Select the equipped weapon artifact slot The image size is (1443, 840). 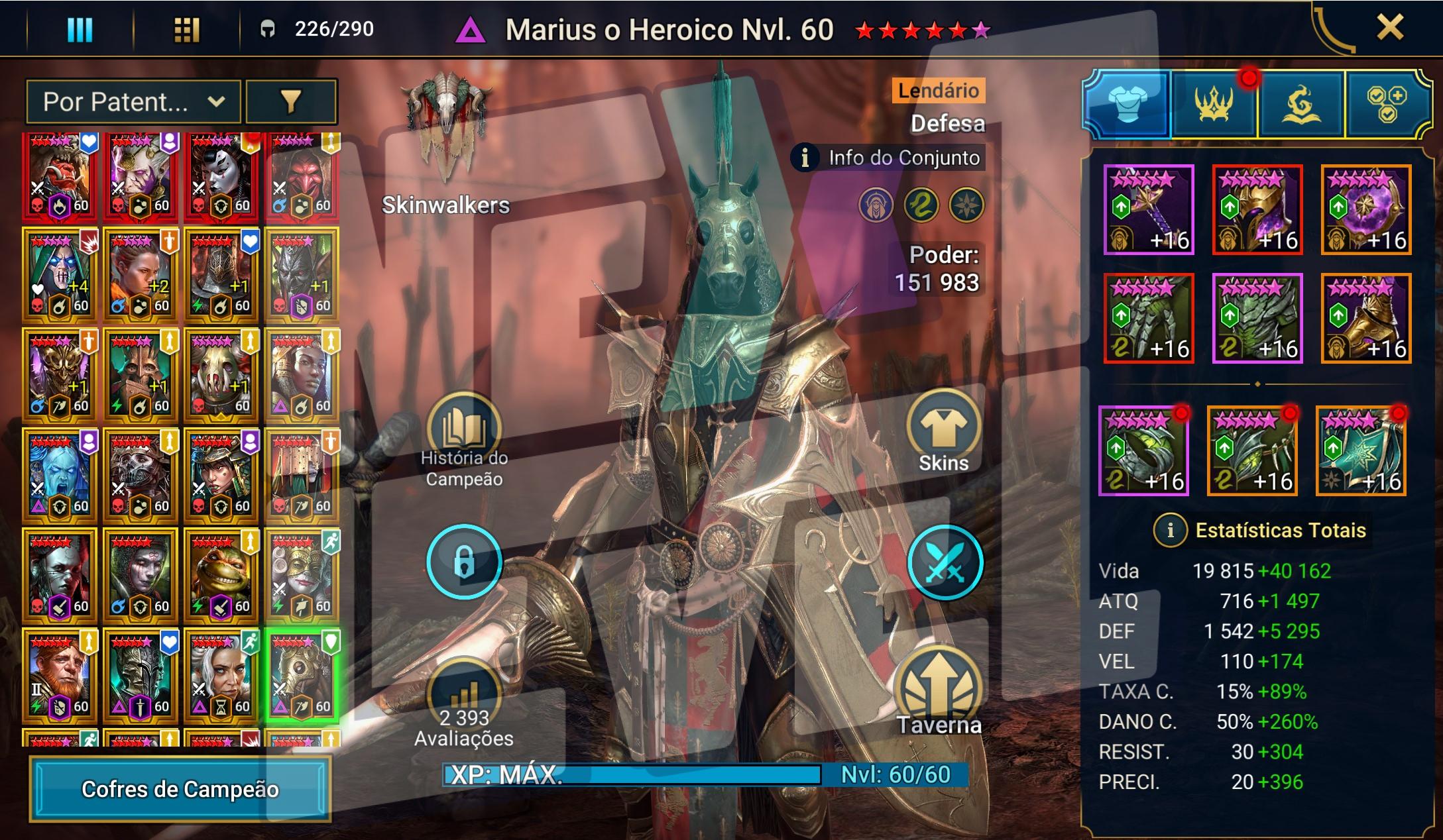[1149, 209]
